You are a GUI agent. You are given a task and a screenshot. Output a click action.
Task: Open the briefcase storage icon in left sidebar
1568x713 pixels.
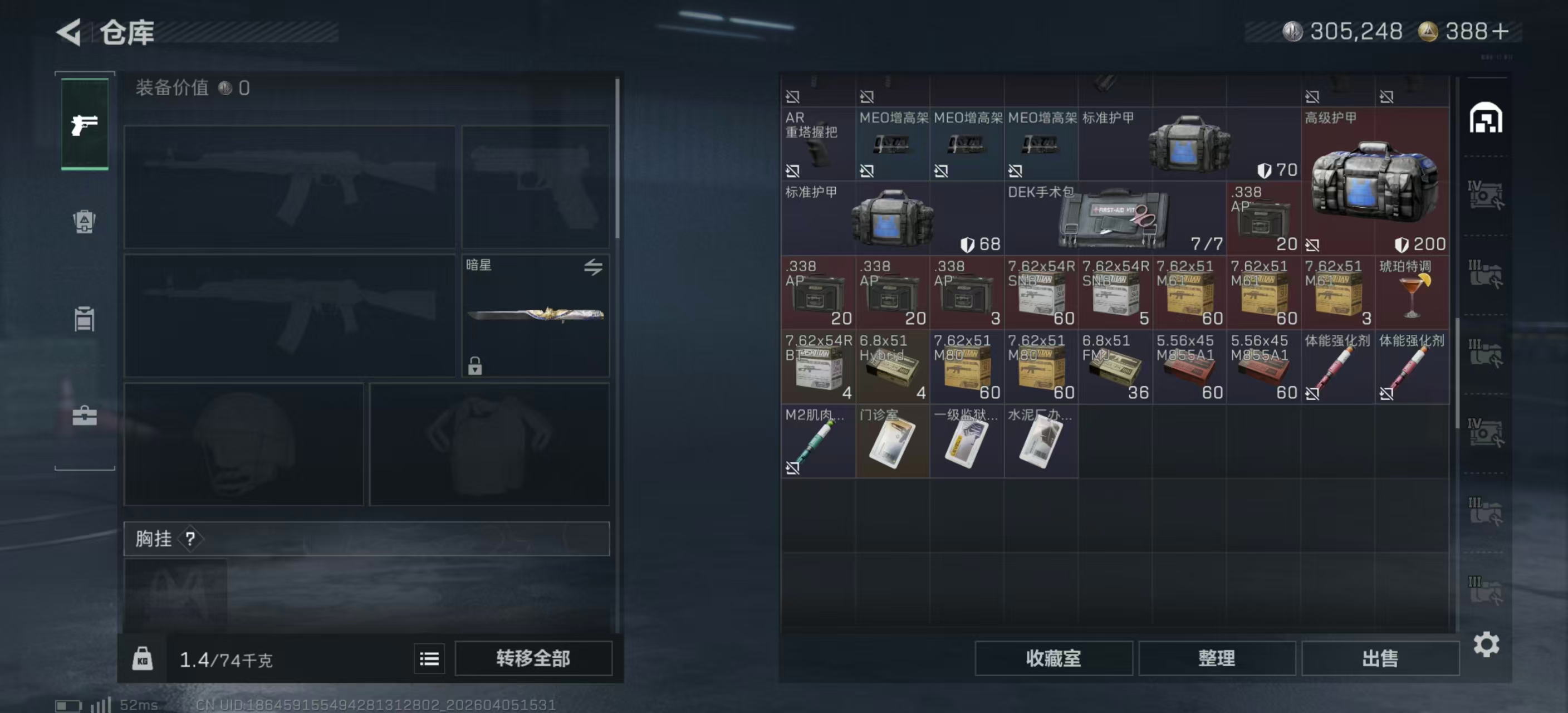(84, 417)
